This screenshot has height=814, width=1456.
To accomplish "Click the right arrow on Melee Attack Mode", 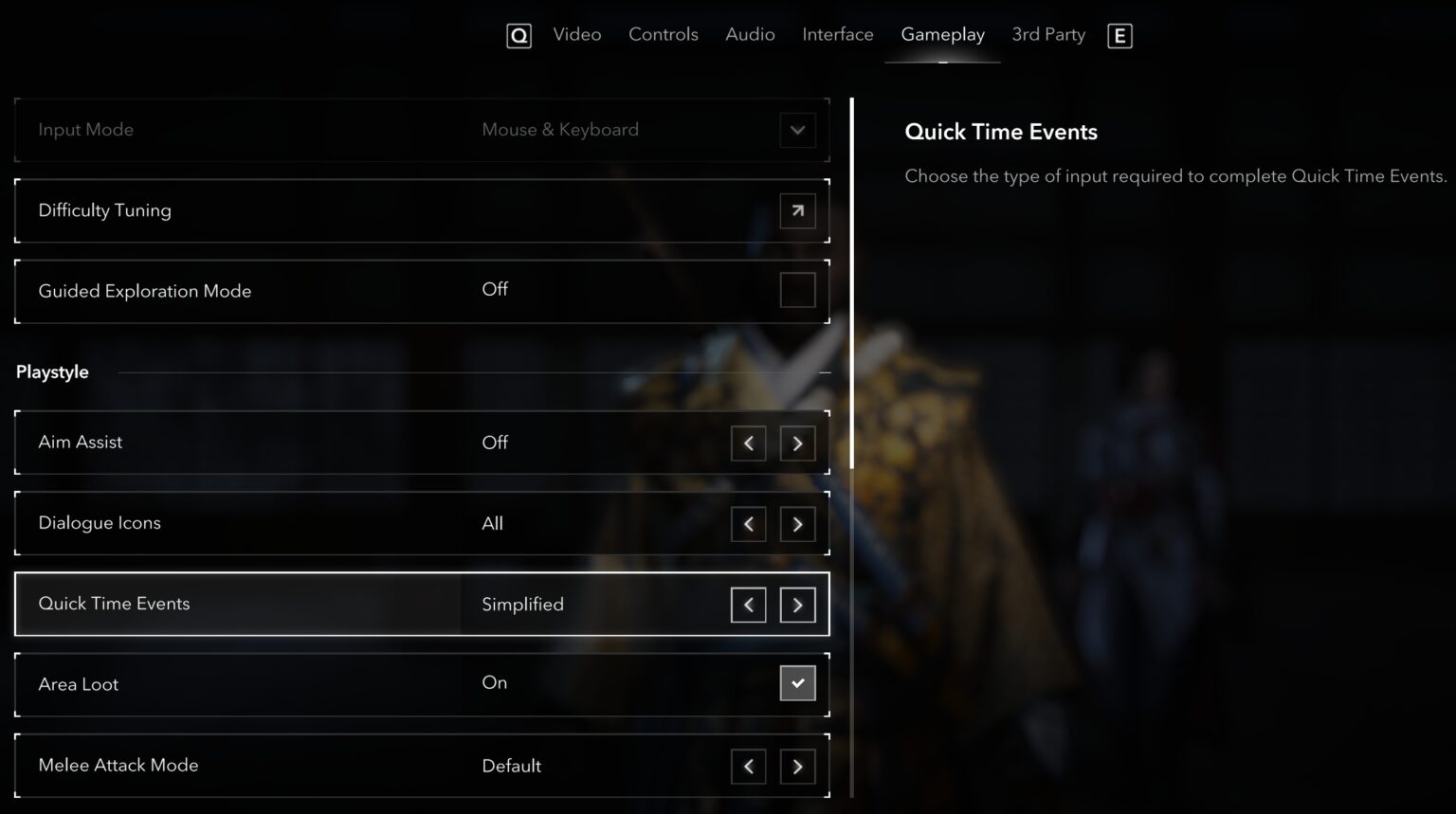I will [x=797, y=766].
